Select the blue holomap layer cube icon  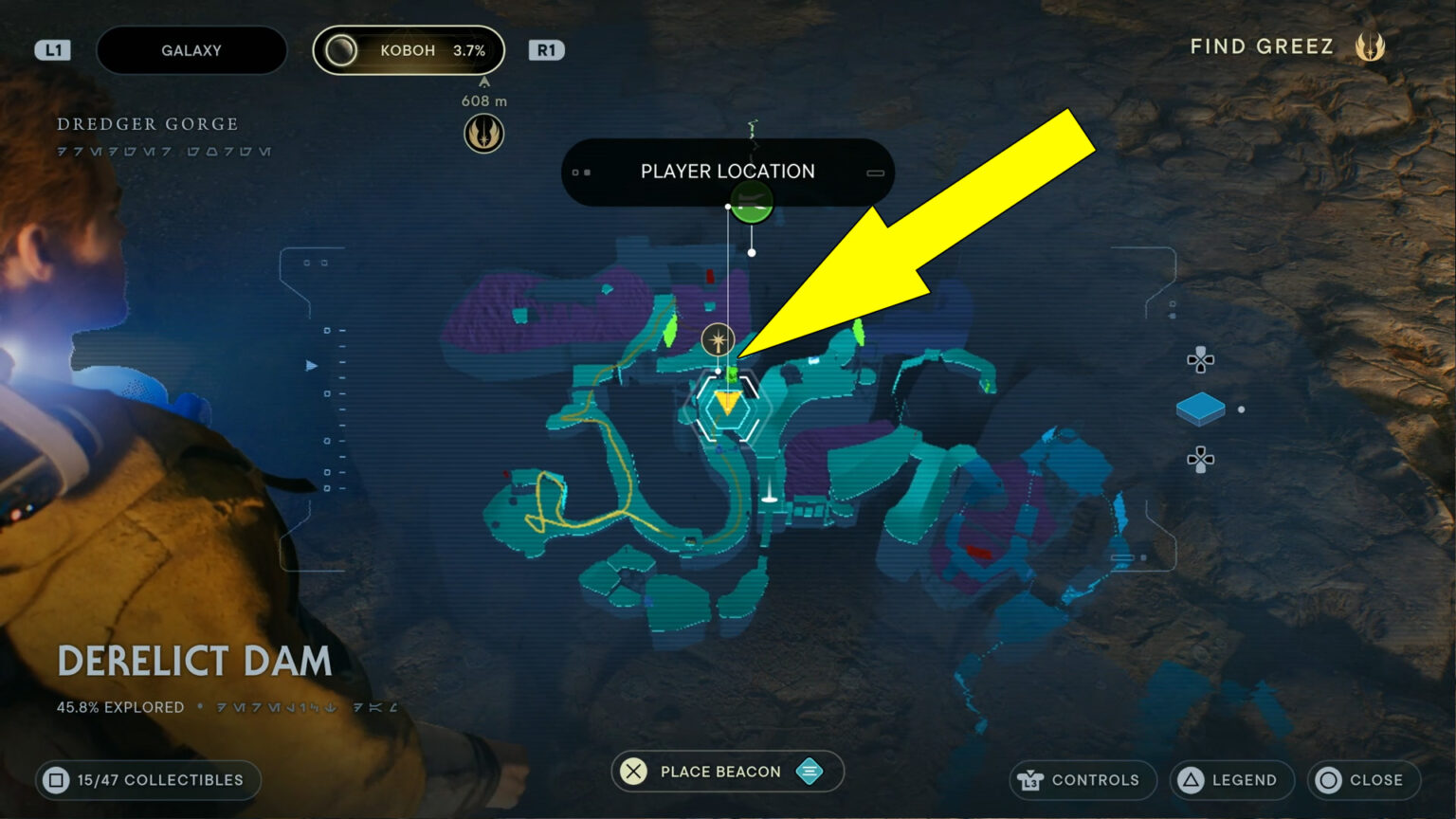pyautogui.click(x=1202, y=408)
